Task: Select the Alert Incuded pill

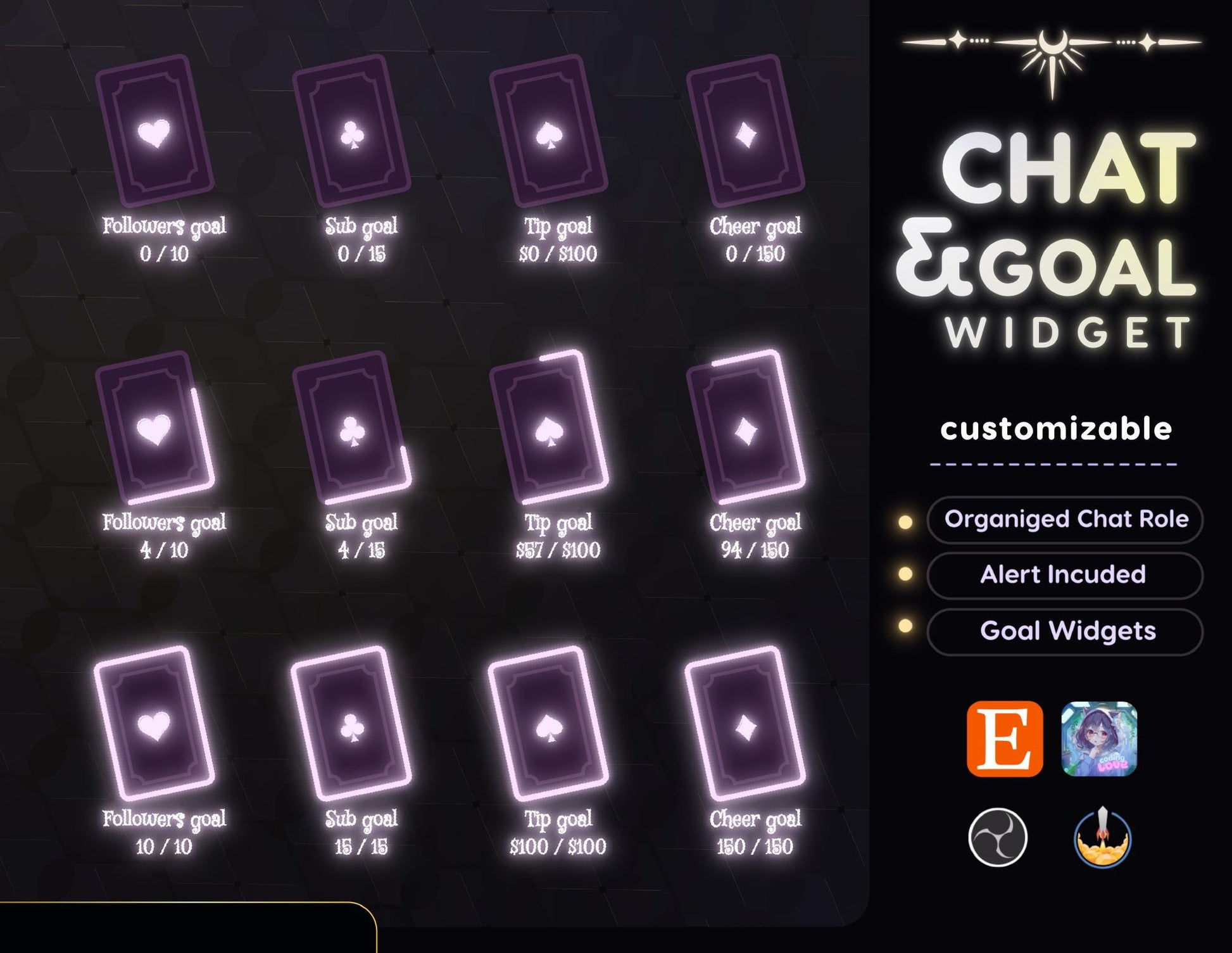Action: (x=1065, y=575)
